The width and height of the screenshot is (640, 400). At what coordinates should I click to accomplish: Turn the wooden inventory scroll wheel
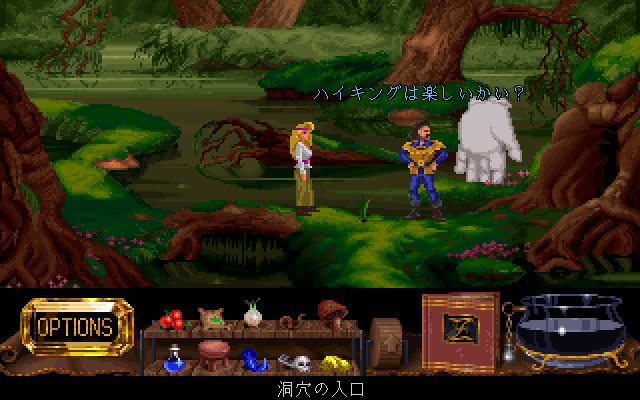point(384,340)
